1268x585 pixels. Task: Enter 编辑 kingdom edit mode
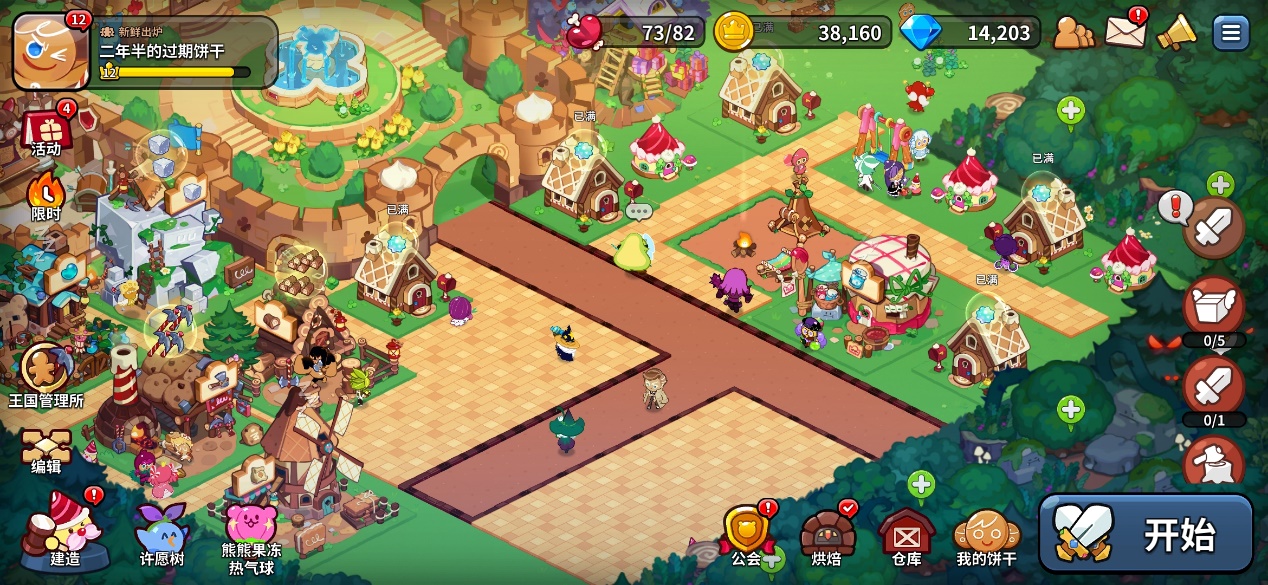click(46, 451)
